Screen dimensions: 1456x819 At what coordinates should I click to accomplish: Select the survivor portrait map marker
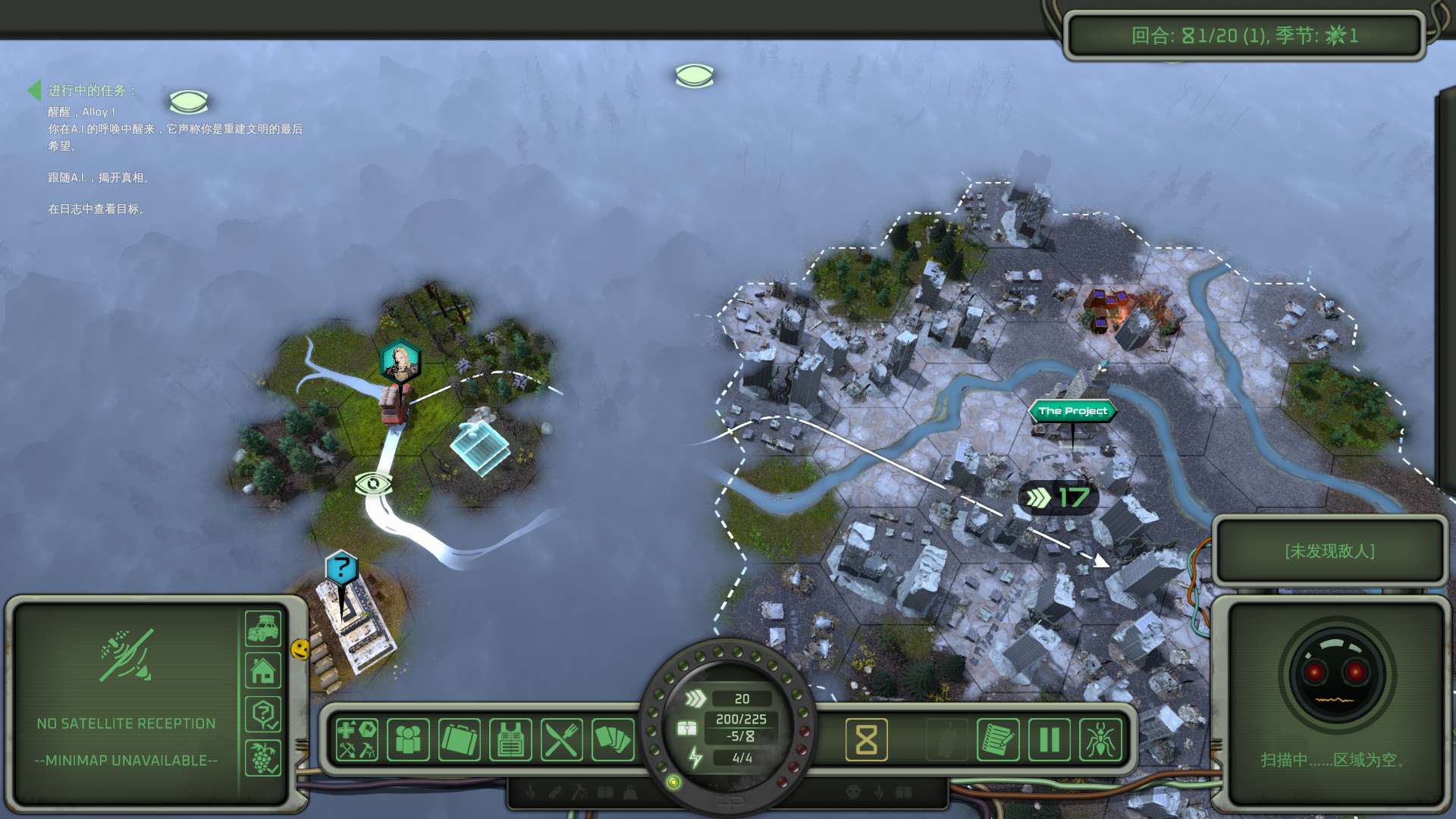point(400,361)
